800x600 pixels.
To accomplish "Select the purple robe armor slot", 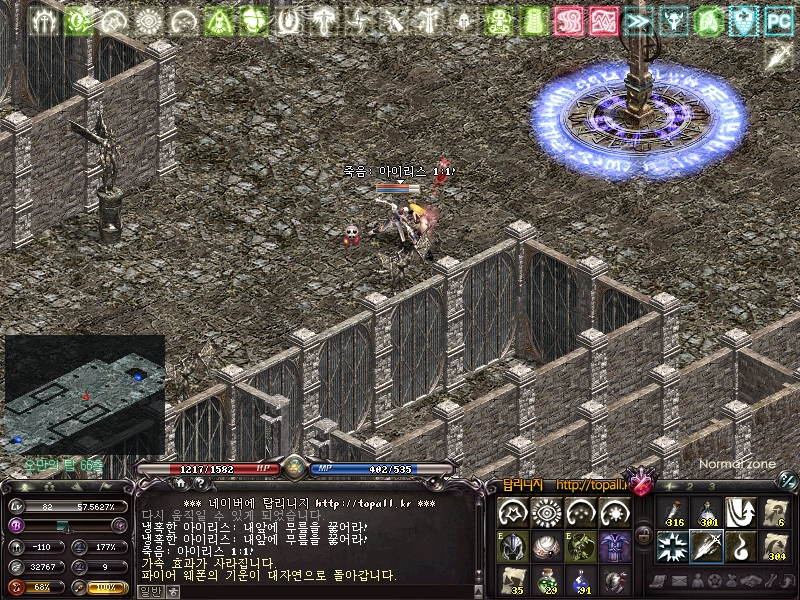I will 615,546.
